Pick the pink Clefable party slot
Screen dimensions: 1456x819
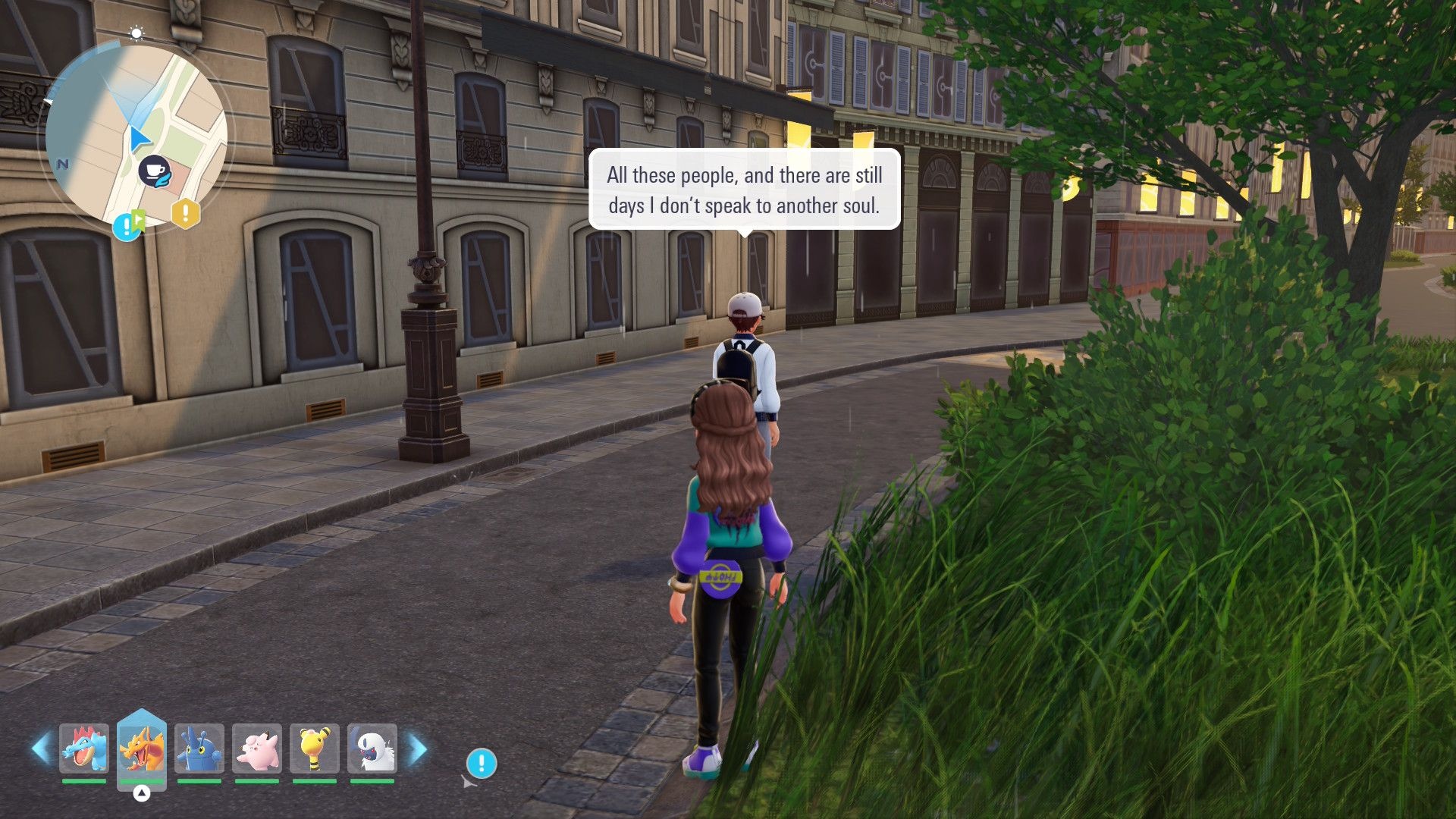[257, 748]
